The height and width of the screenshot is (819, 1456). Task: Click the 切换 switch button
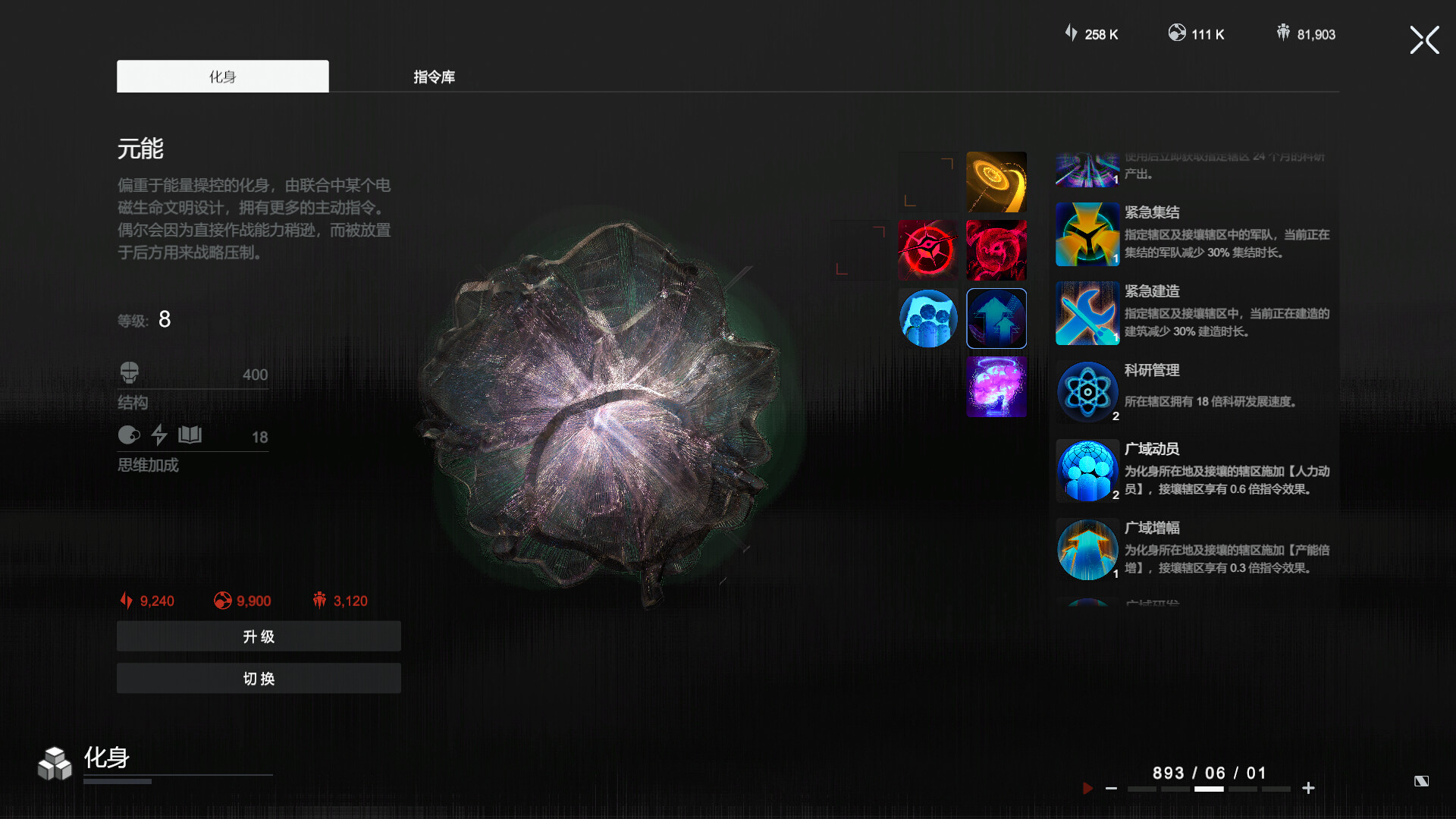[x=258, y=678]
